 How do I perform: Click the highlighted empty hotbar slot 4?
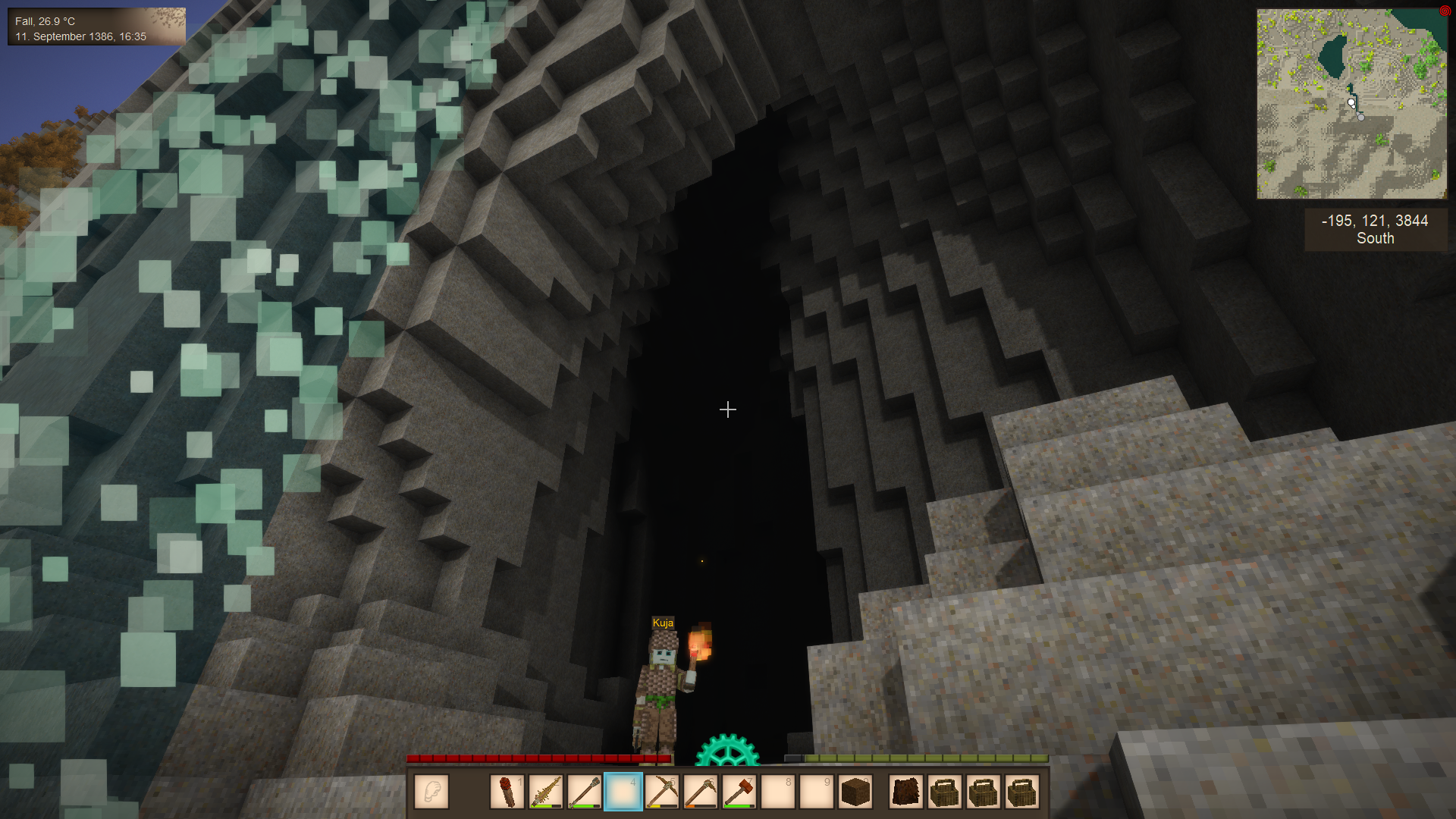pyautogui.click(x=623, y=792)
